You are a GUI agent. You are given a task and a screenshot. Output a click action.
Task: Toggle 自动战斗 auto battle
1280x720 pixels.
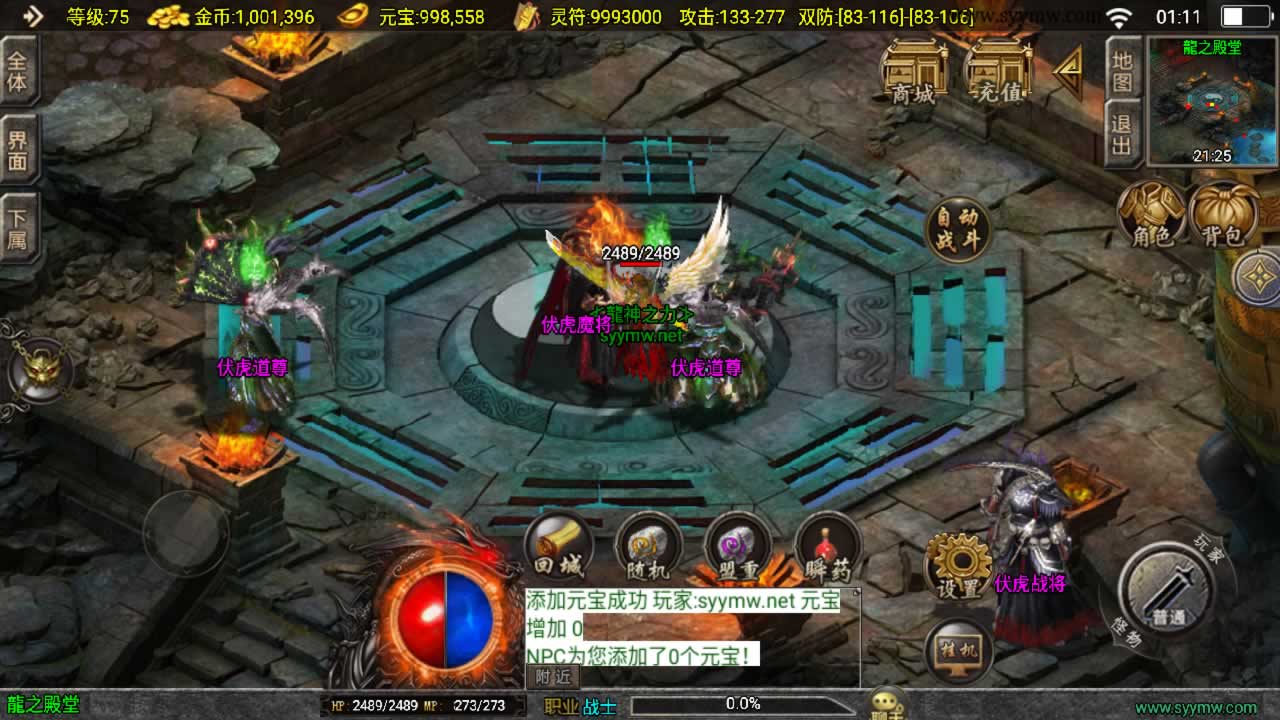tap(958, 229)
